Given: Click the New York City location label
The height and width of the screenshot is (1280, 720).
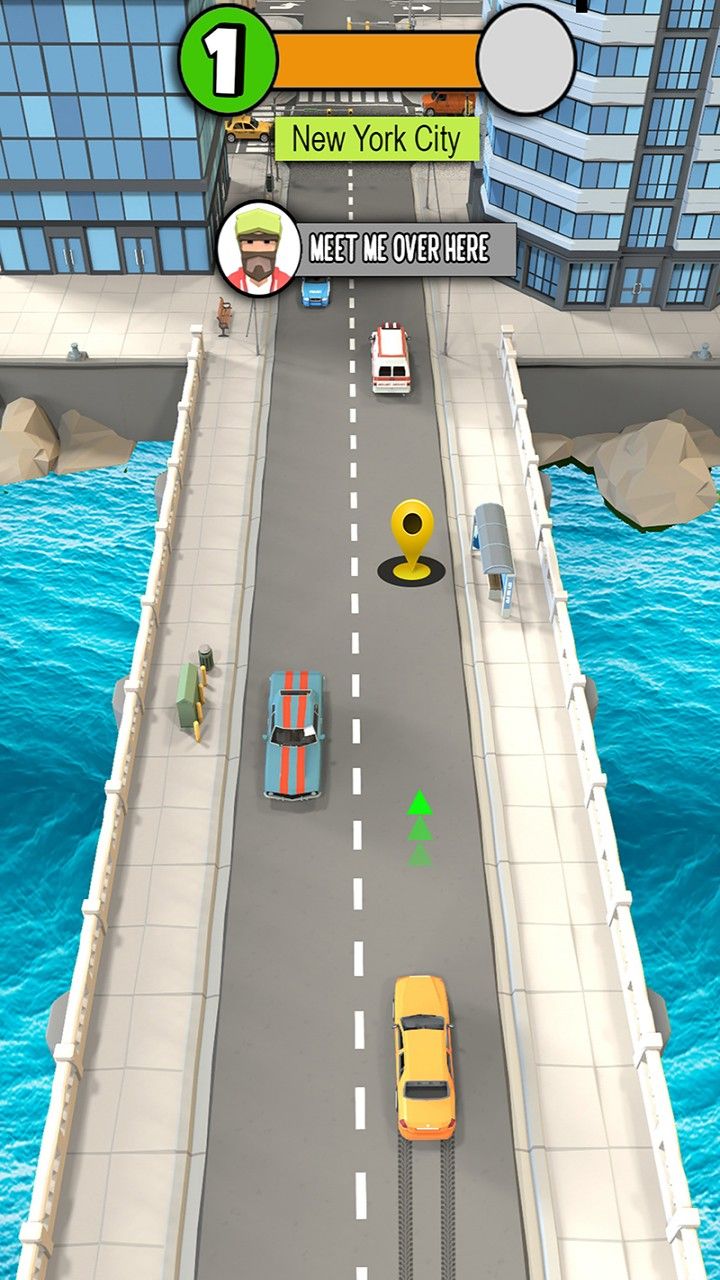Looking at the screenshot, I should pos(376,140).
